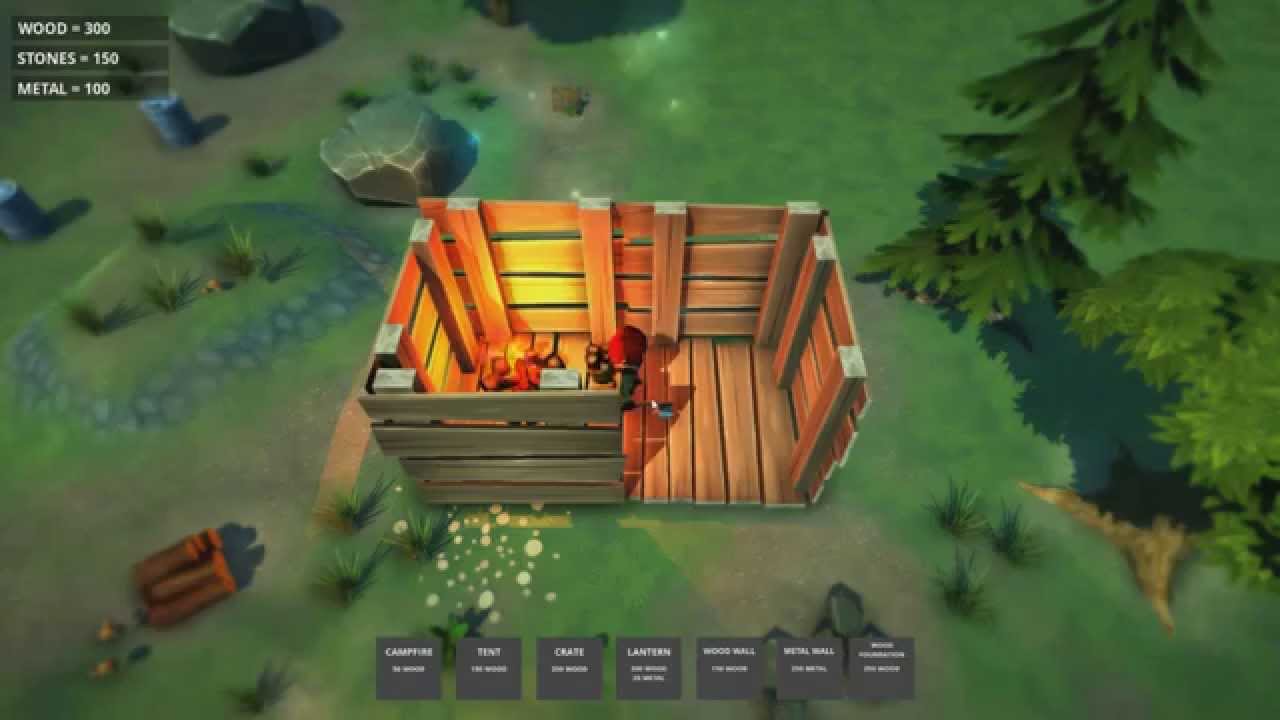
Task: Select the Lantern build item
Action: (649, 667)
